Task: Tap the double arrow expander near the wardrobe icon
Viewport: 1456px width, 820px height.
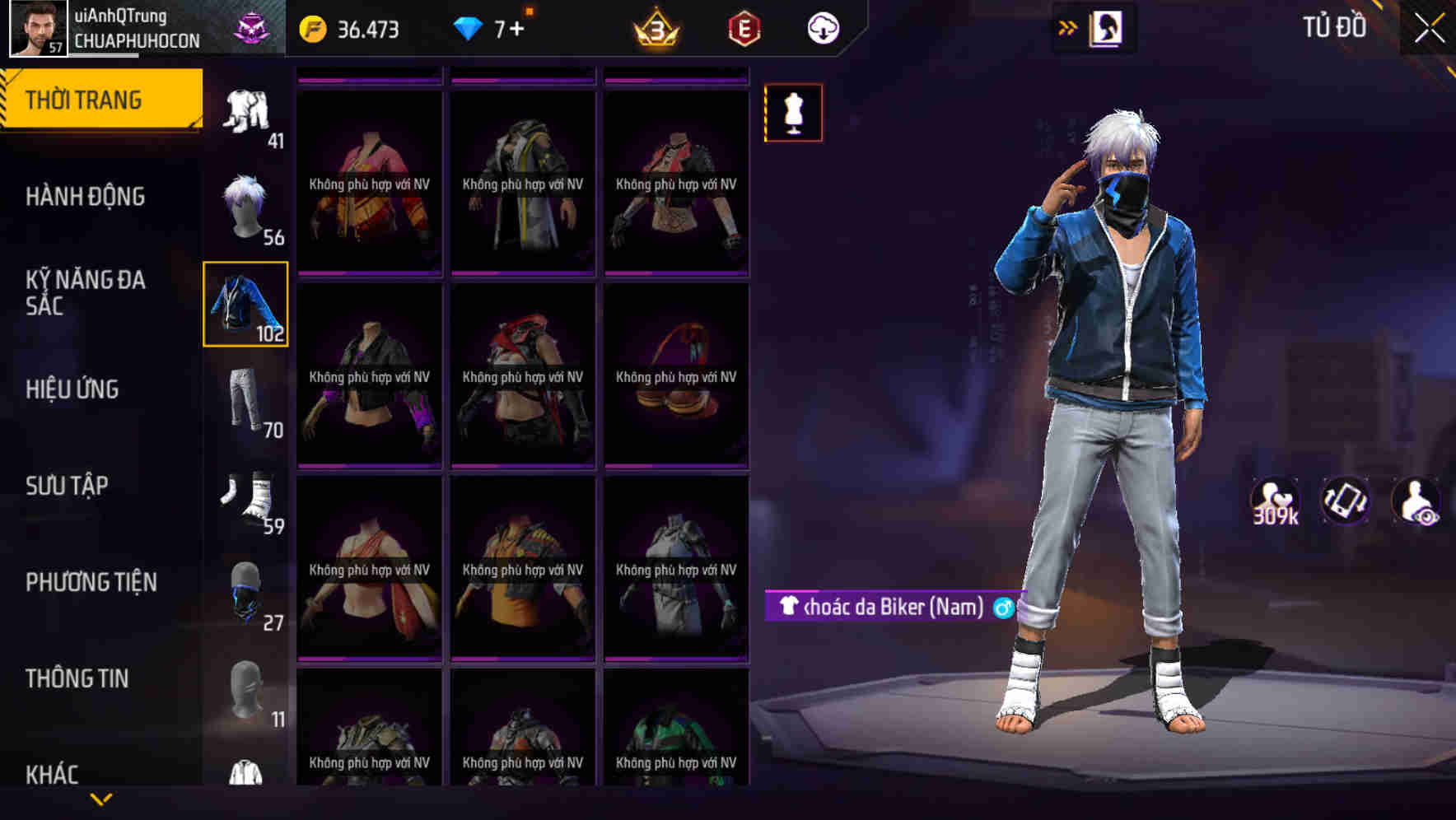Action: point(1068,26)
